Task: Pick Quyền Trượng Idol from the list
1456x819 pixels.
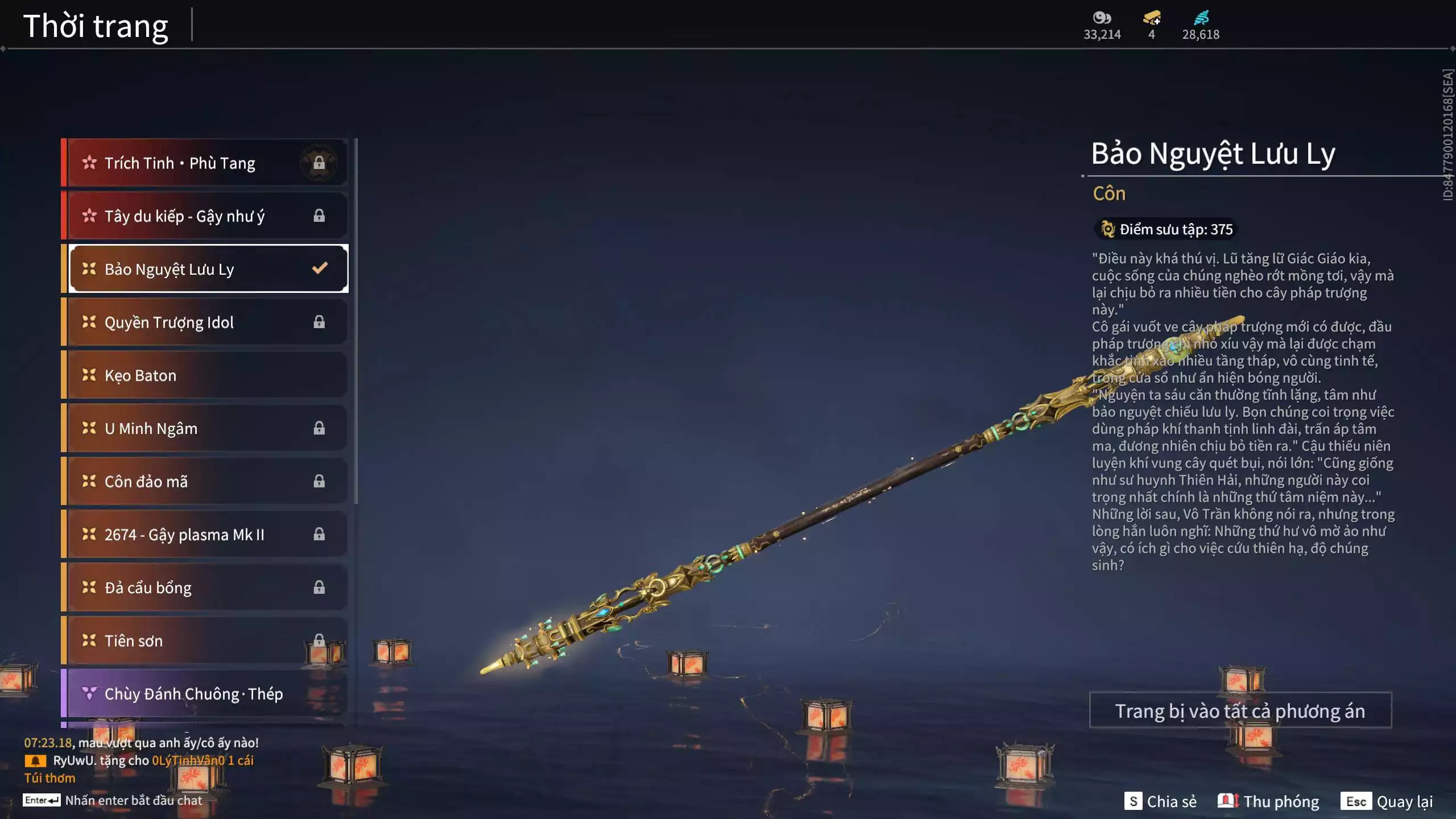Action: 205,322
